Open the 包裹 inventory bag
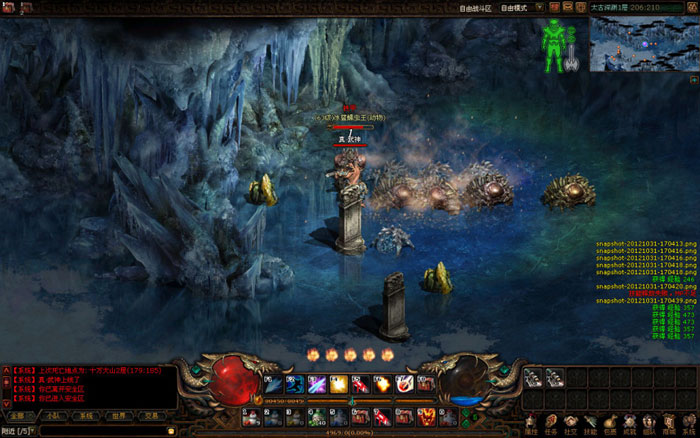 pyautogui.click(x=613, y=425)
